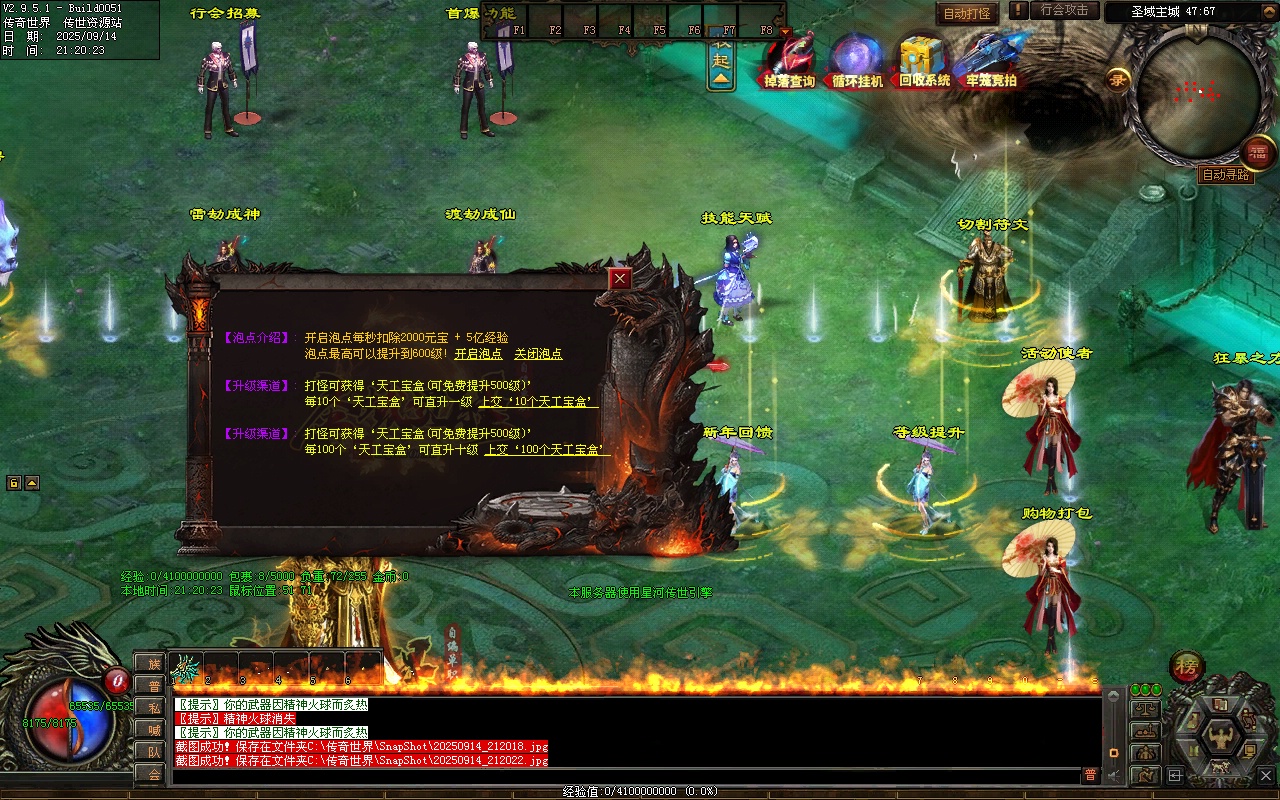The image size is (1280, 800).
Task: Switch chat channel to 私 private
Action: [153, 707]
